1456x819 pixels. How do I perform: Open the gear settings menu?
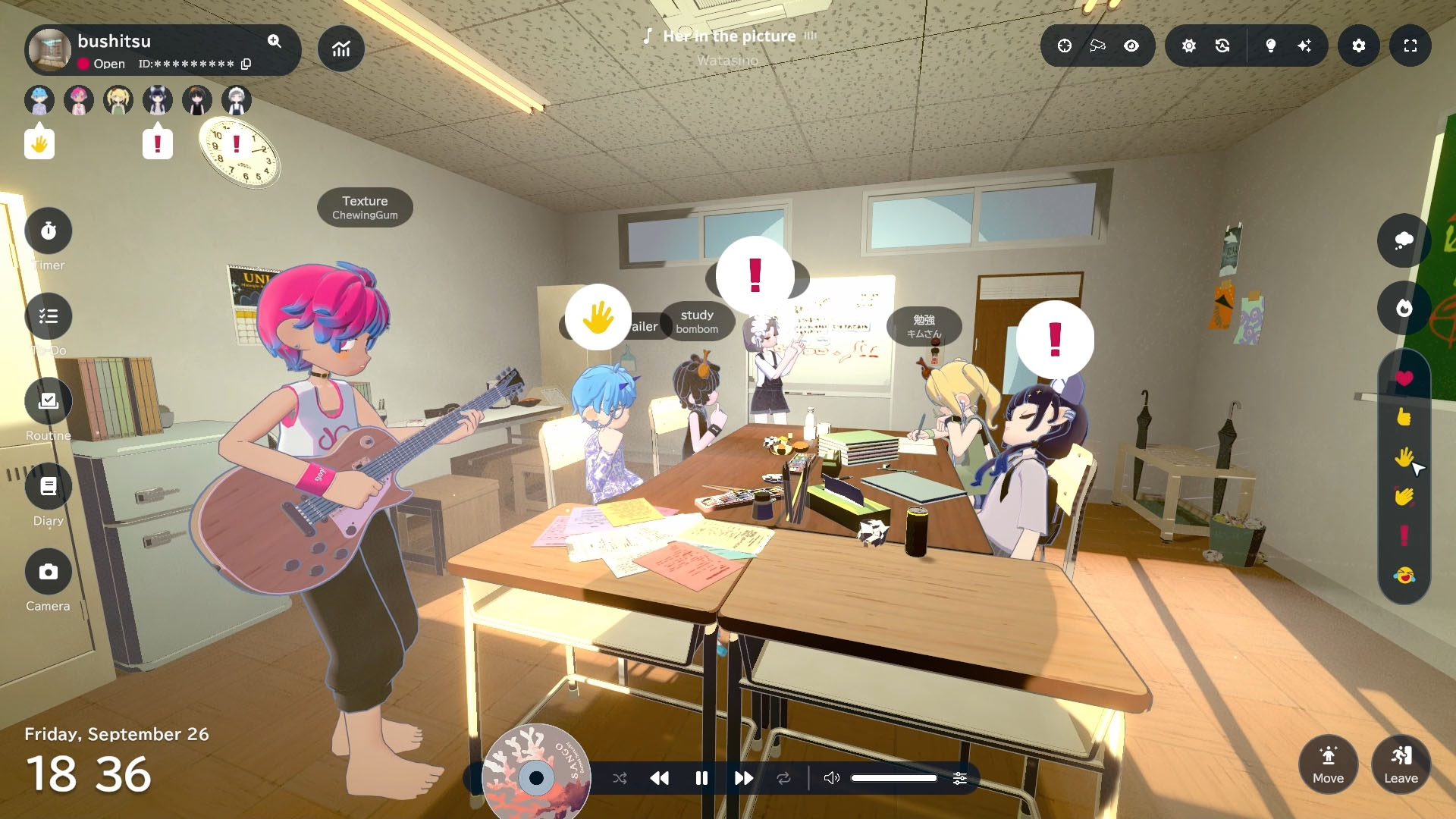pyautogui.click(x=1358, y=46)
